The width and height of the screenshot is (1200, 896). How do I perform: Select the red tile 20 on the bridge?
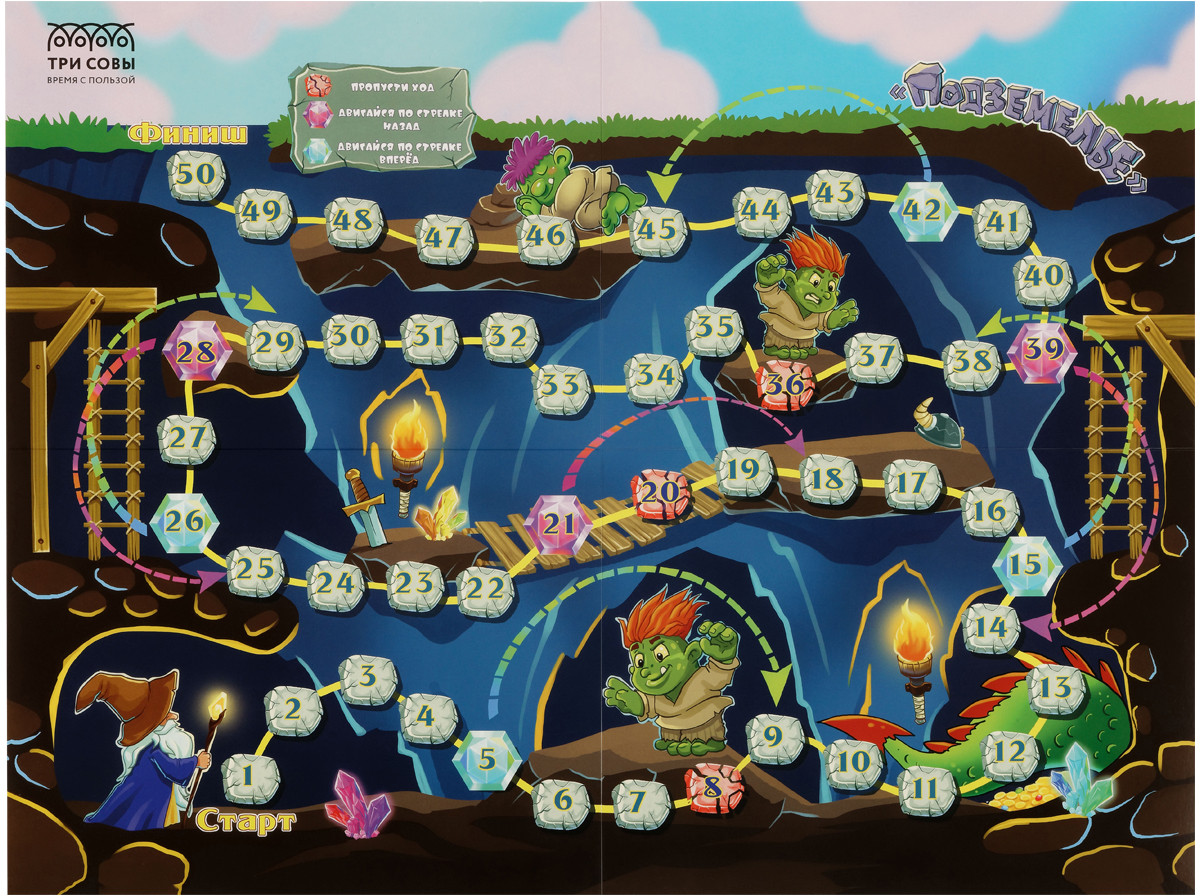point(659,493)
